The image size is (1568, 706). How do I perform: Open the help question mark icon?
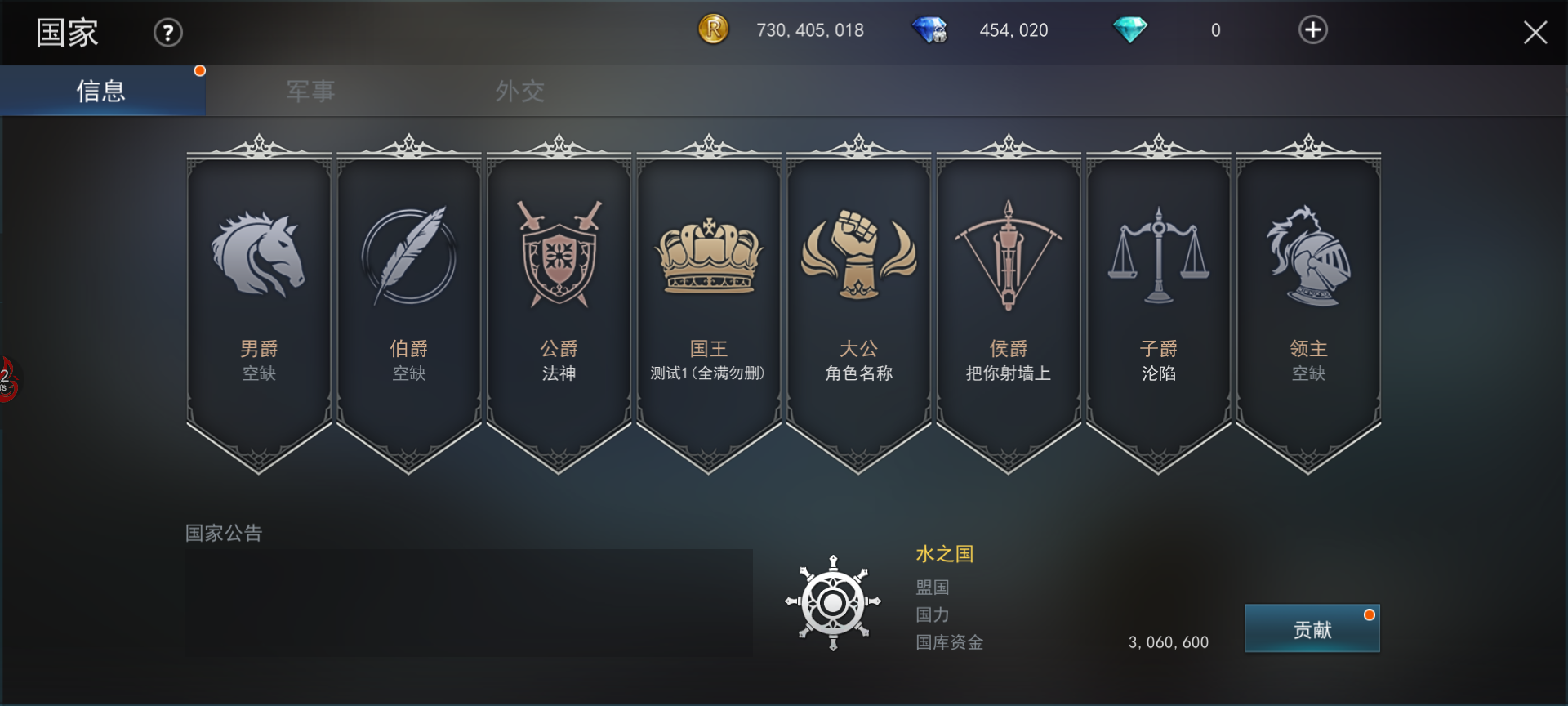(167, 32)
